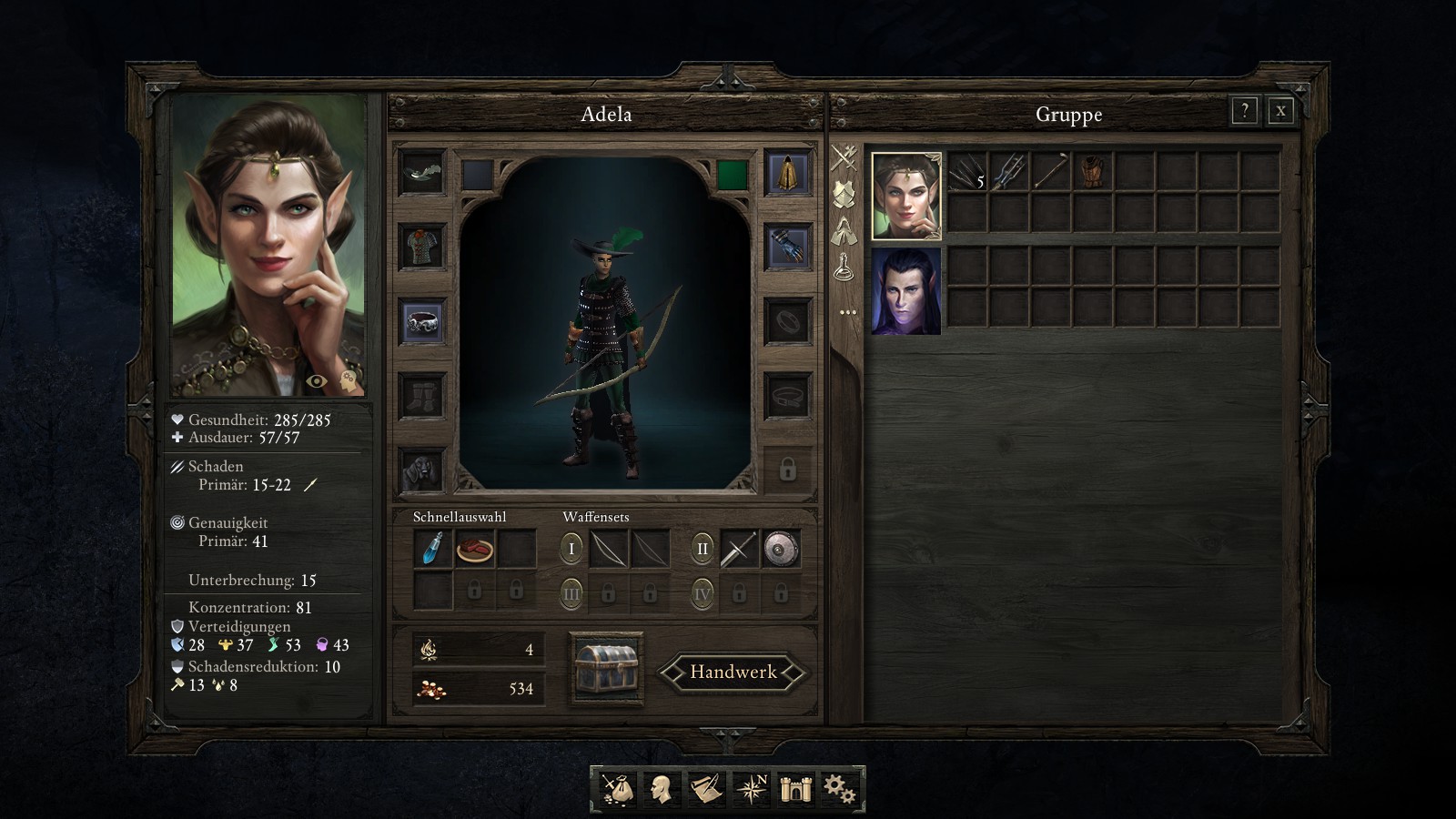The image size is (1456, 819).
Task: Select the leather armor in Adela's pack
Action: [1092, 171]
